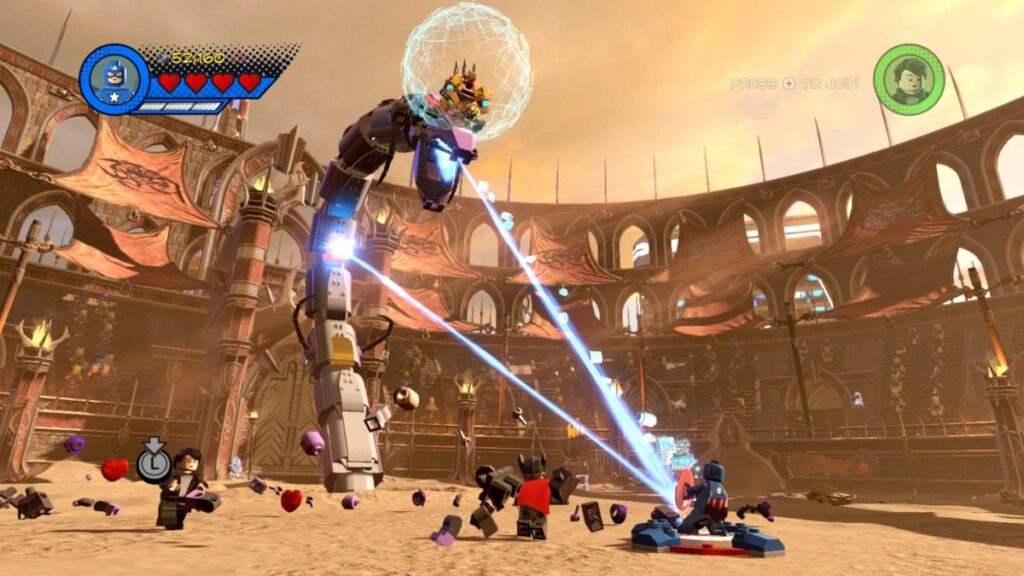The width and height of the screenshot is (1024, 576).
Task: Click the second player's green character portrait
Action: 908,79
